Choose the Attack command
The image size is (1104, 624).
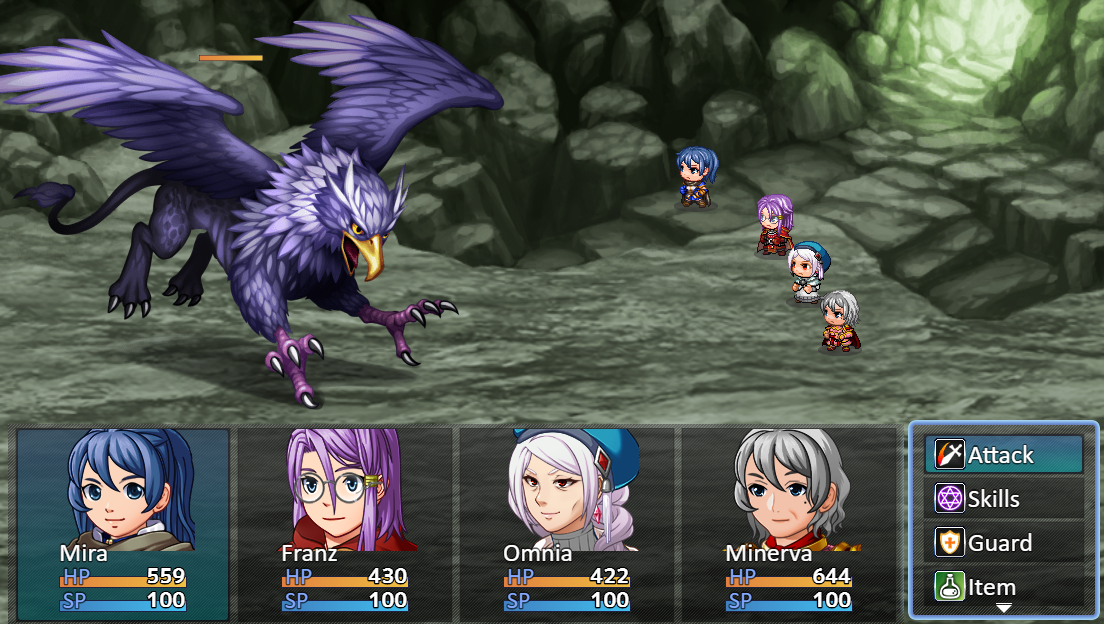click(x=1003, y=455)
